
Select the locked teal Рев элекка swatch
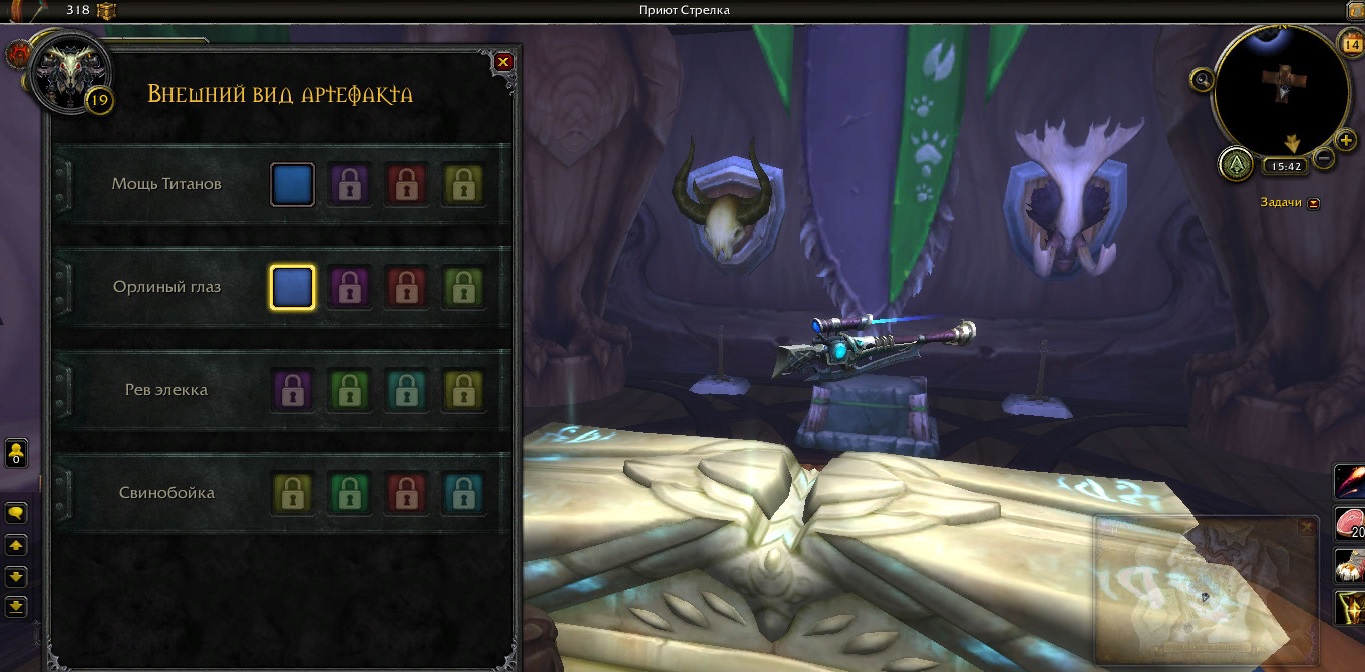pos(407,390)
